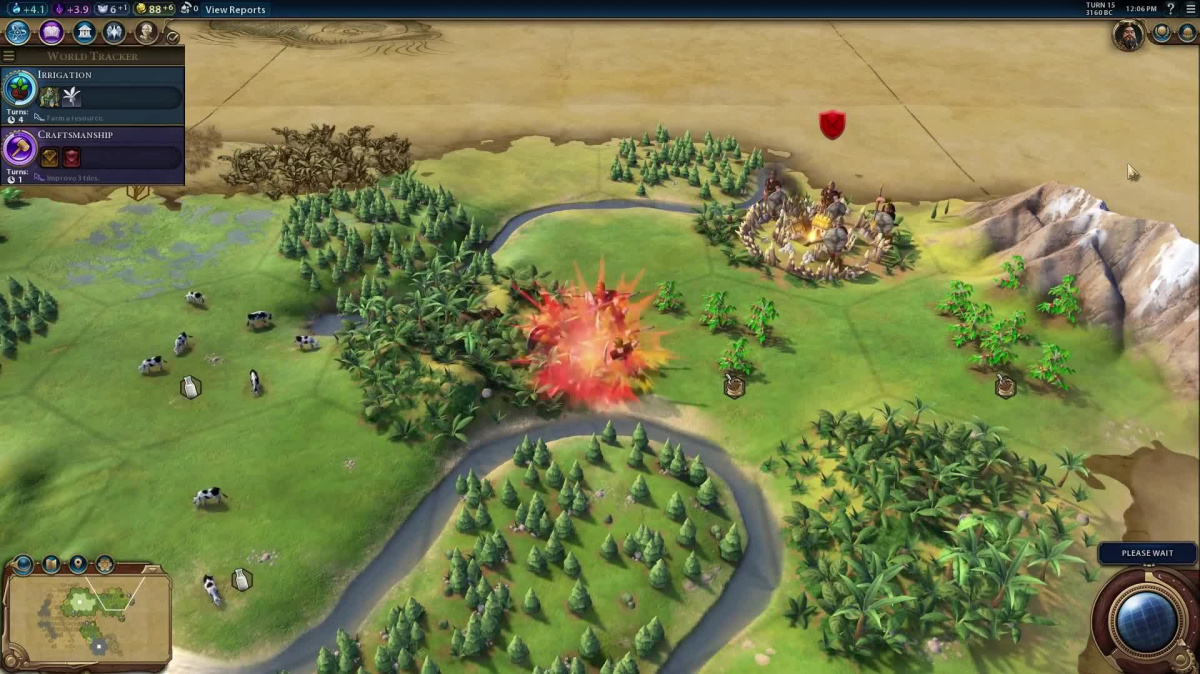This screenshot has height=674, width=1200.
Task: Open the world rankings laurel icon
Action: tap(1162, 33)
